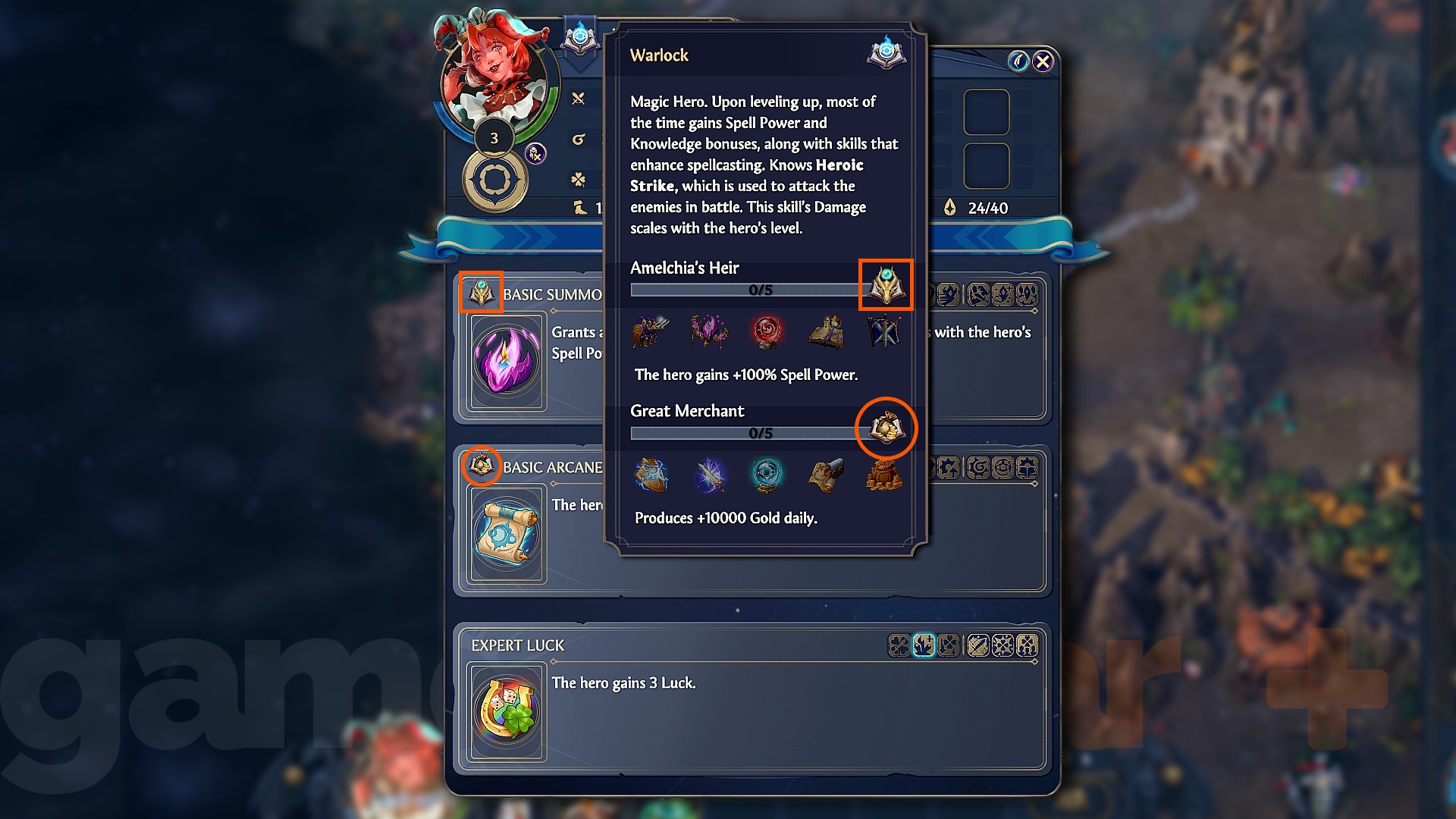Open the Basic Summoning skill icon
The height and width of the screenshot is (819, 1456).
click(506, 362)
